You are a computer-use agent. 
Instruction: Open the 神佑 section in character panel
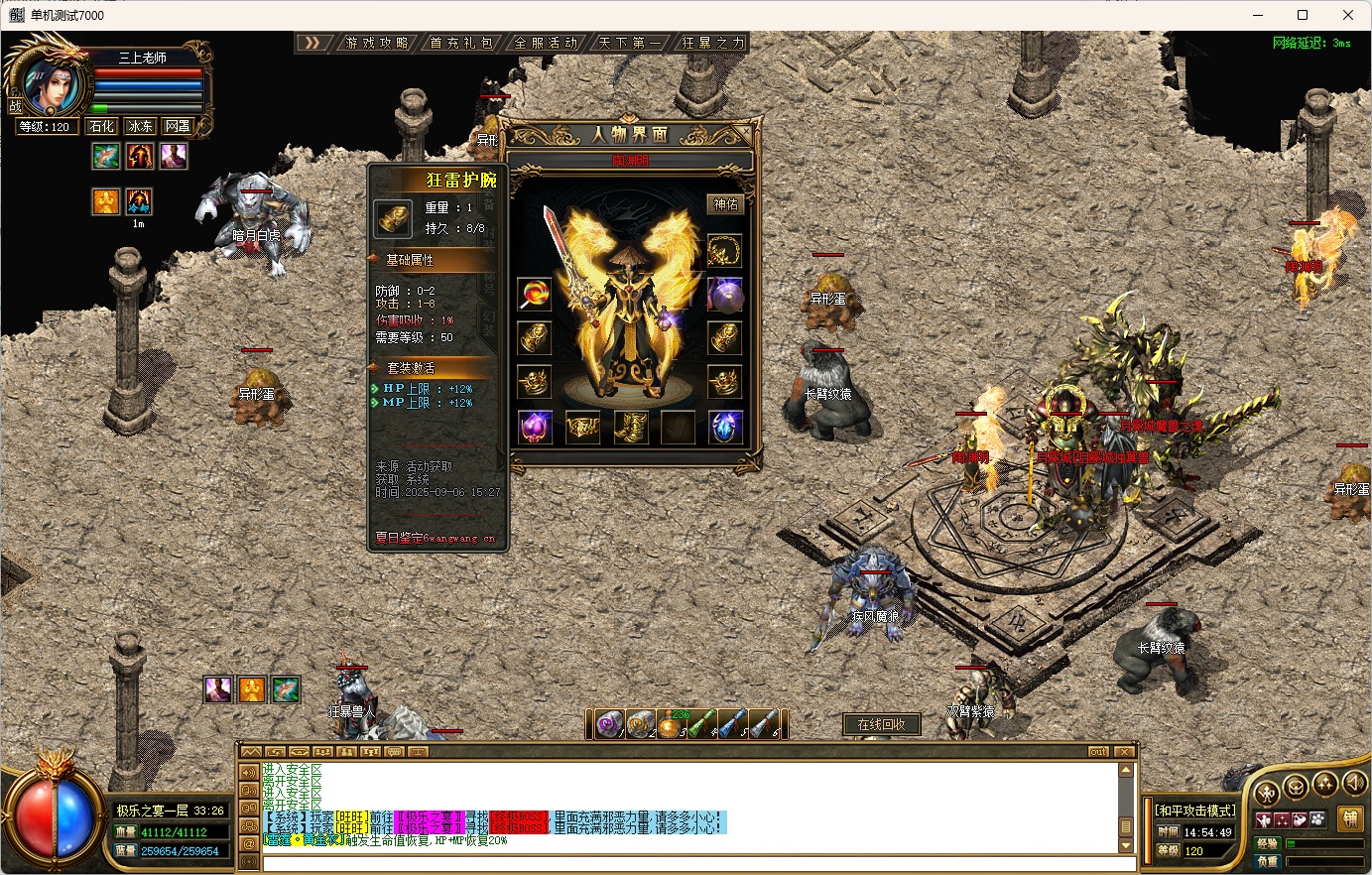726,204
